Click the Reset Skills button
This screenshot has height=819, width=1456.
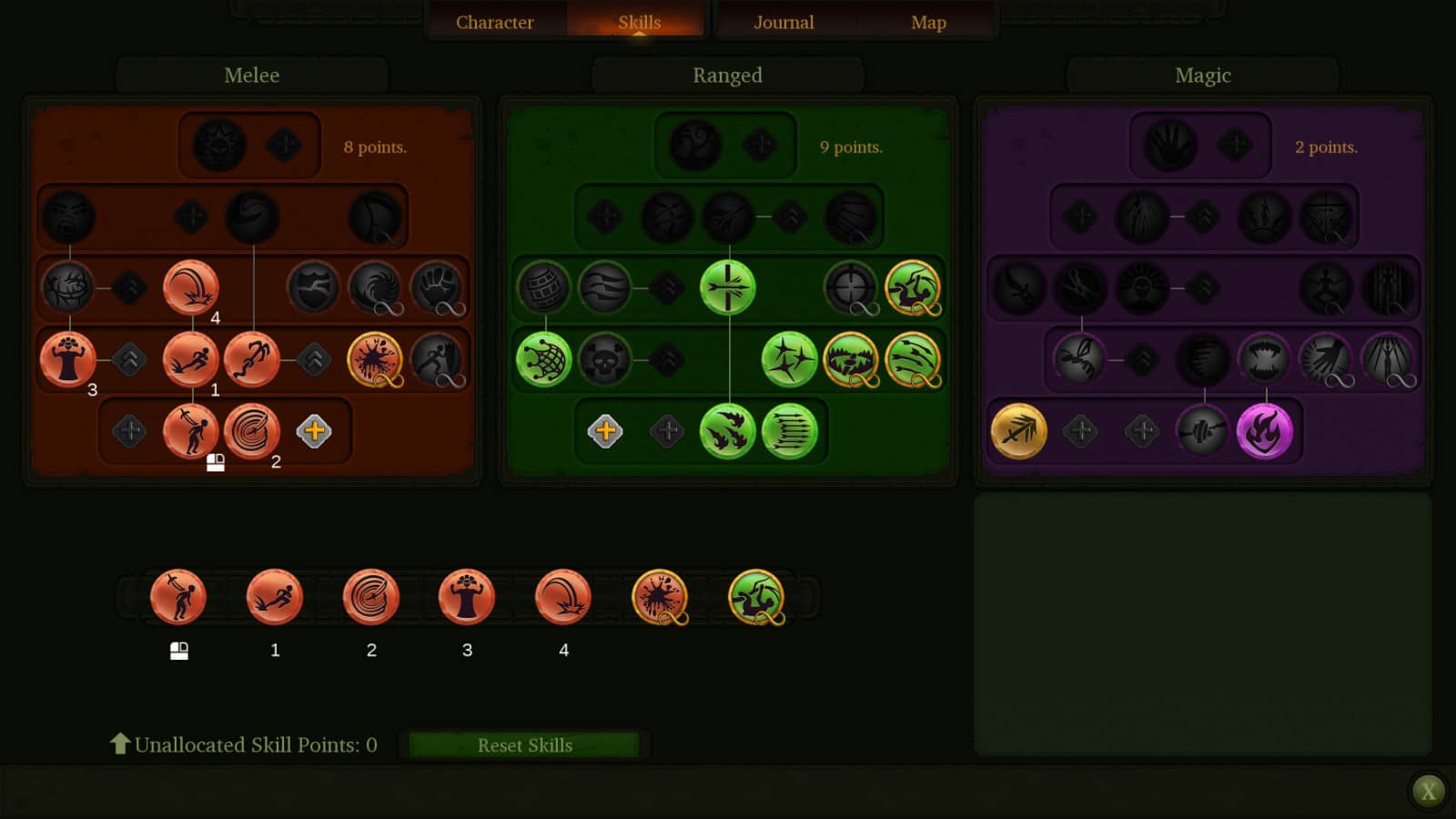[x=525, y=745]
